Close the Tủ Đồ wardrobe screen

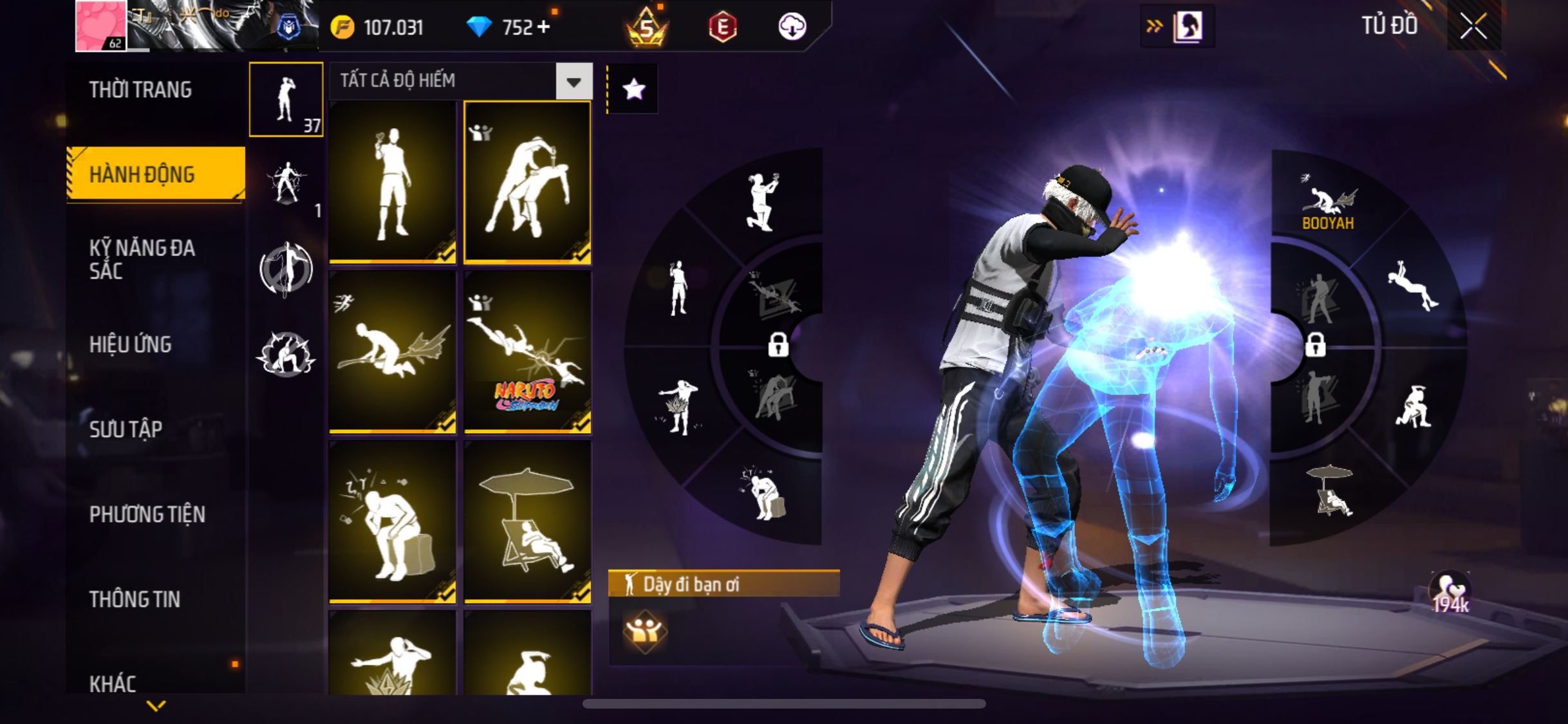1473,26
